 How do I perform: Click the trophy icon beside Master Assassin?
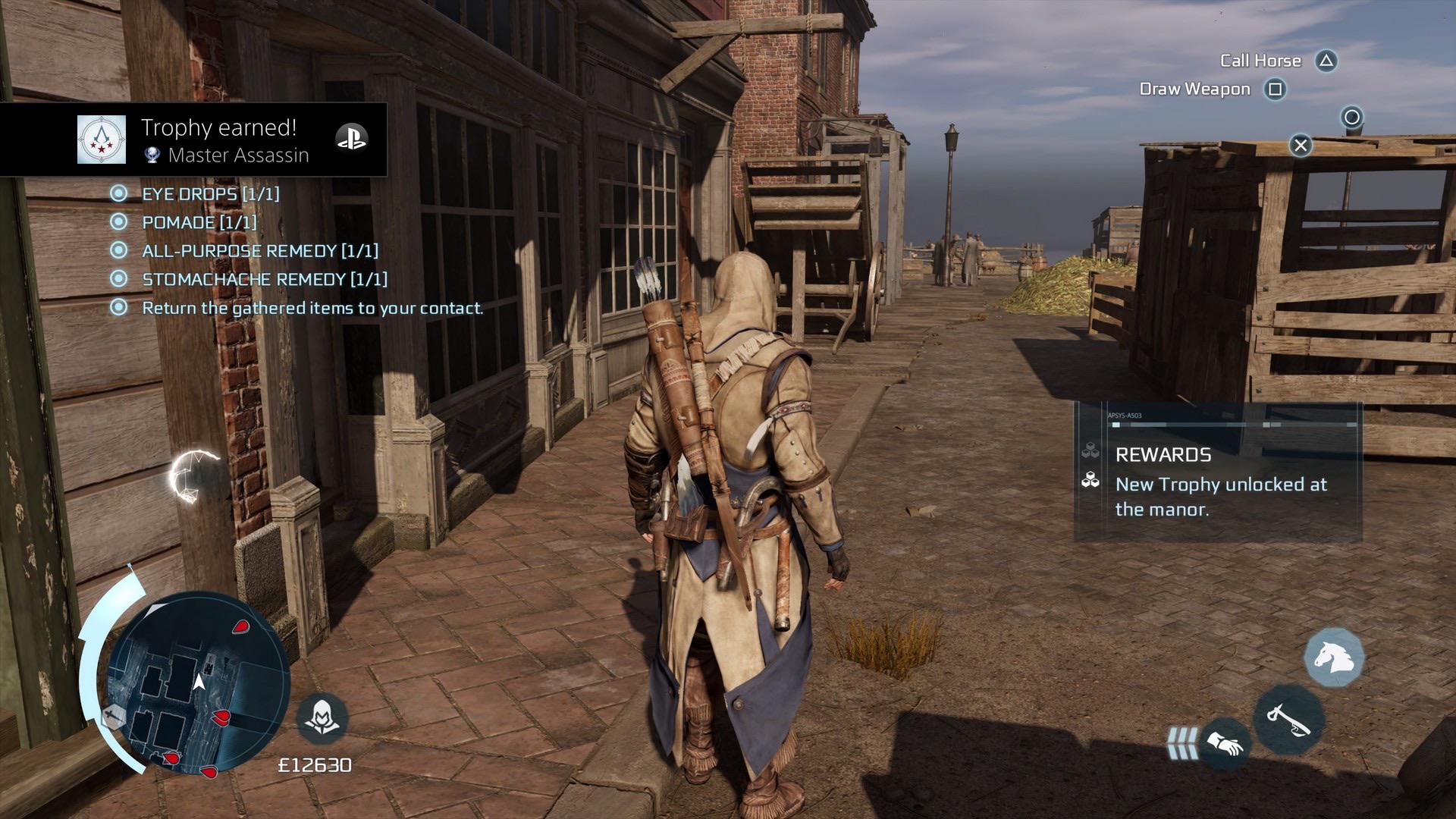pos(152,156)
